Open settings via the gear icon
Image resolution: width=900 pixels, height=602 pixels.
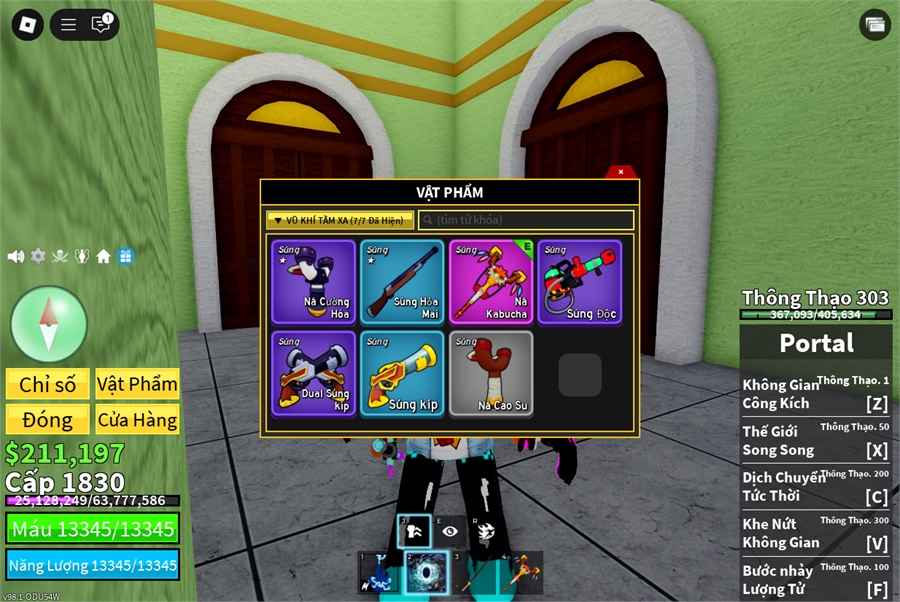(x=38, y=256)
